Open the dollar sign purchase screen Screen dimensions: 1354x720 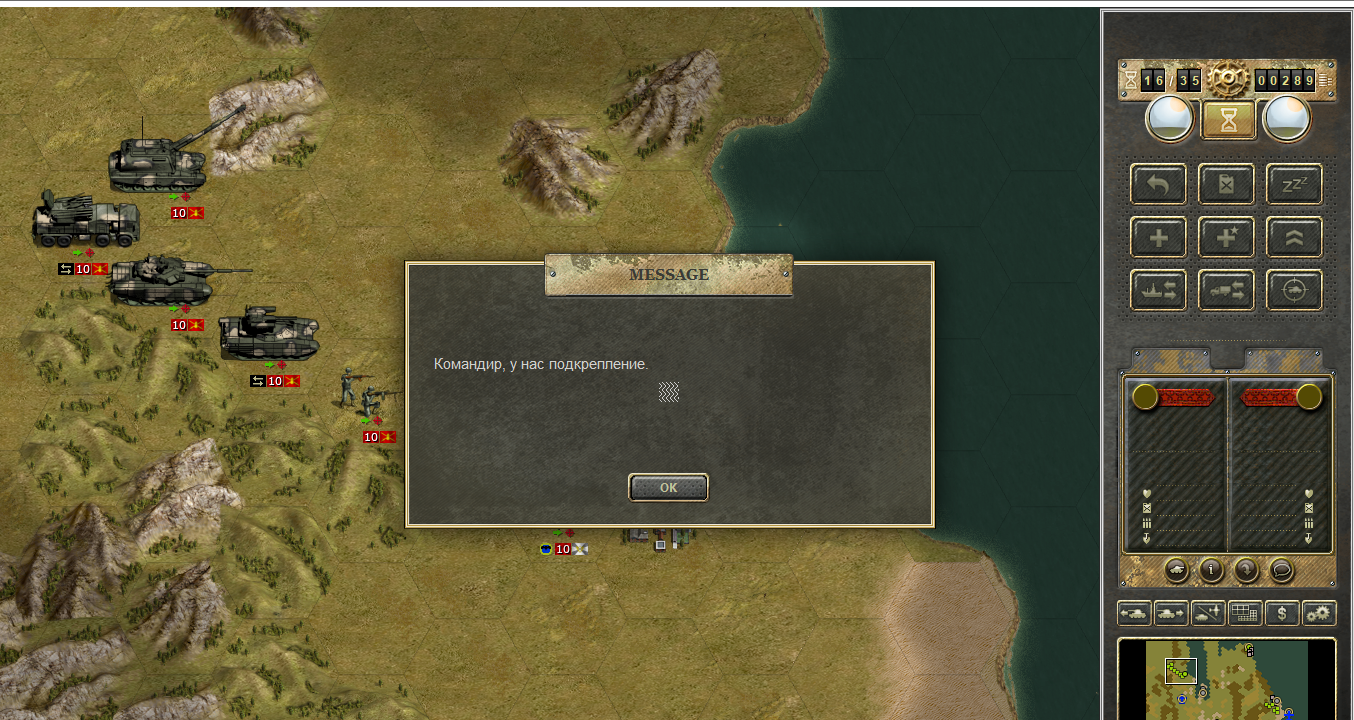1281,613
